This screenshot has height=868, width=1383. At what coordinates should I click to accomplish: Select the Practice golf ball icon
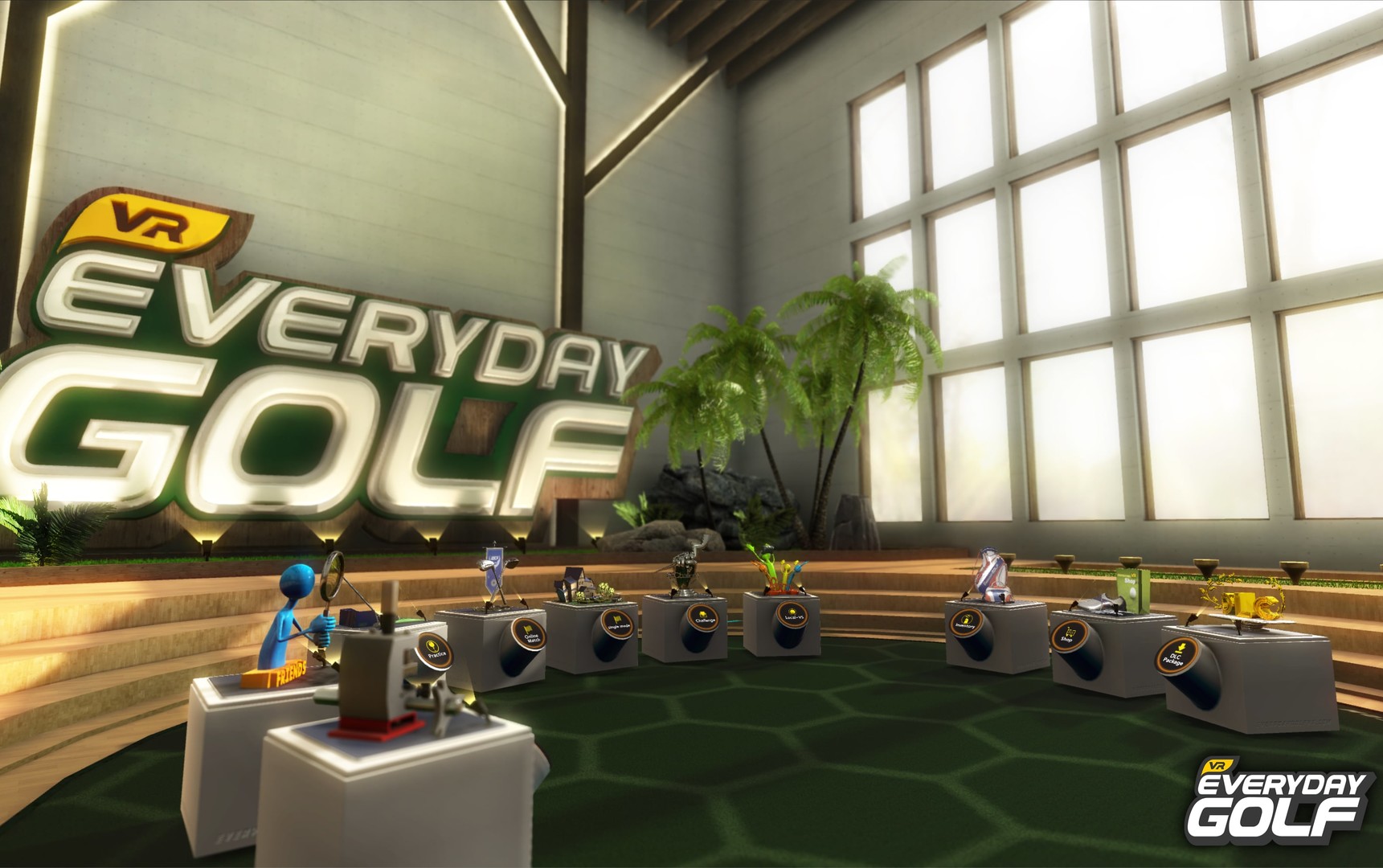[x=434, y=653]
